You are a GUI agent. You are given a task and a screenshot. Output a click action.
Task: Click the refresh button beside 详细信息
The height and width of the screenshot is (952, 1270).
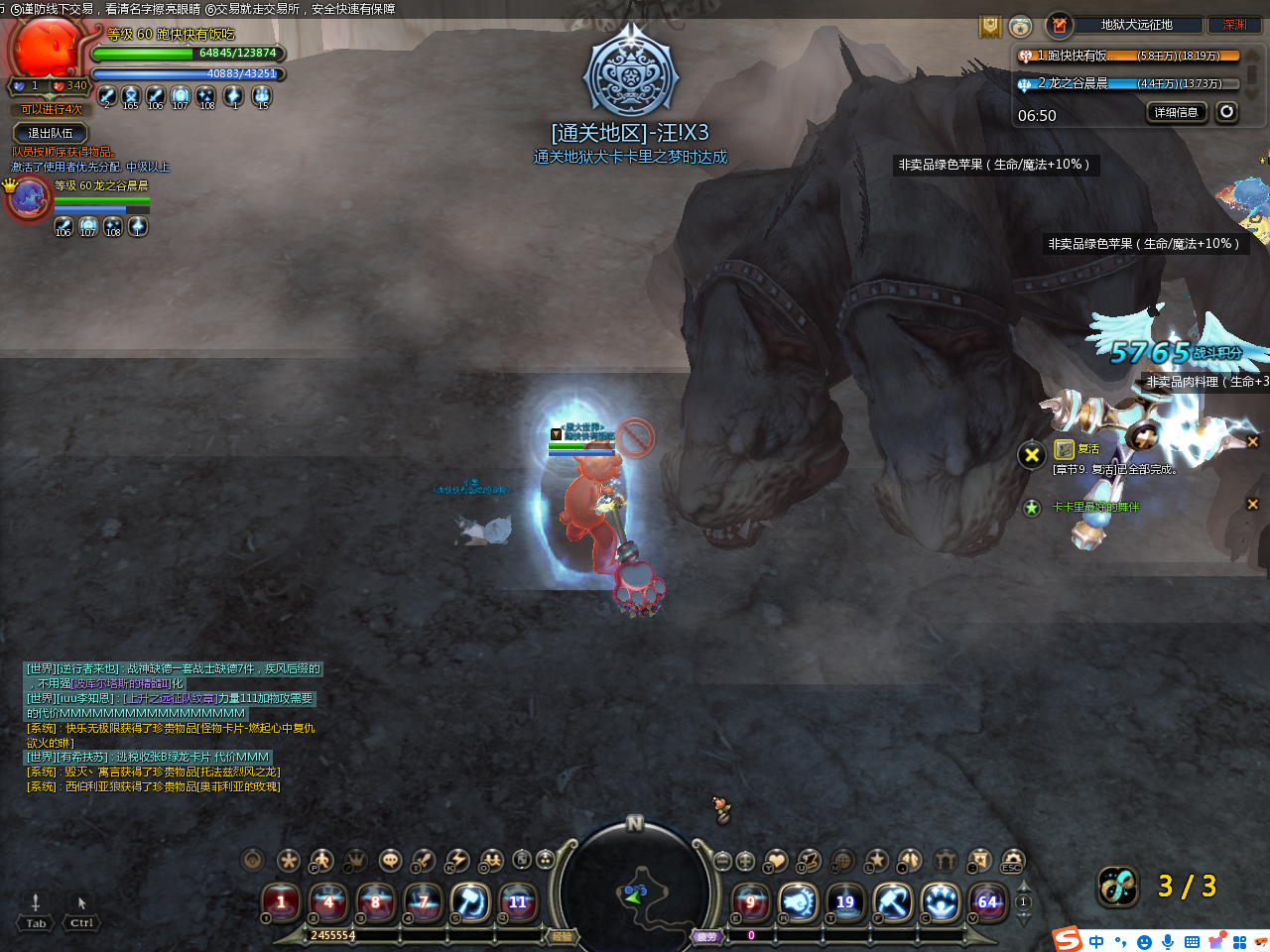coord(1227,112)
